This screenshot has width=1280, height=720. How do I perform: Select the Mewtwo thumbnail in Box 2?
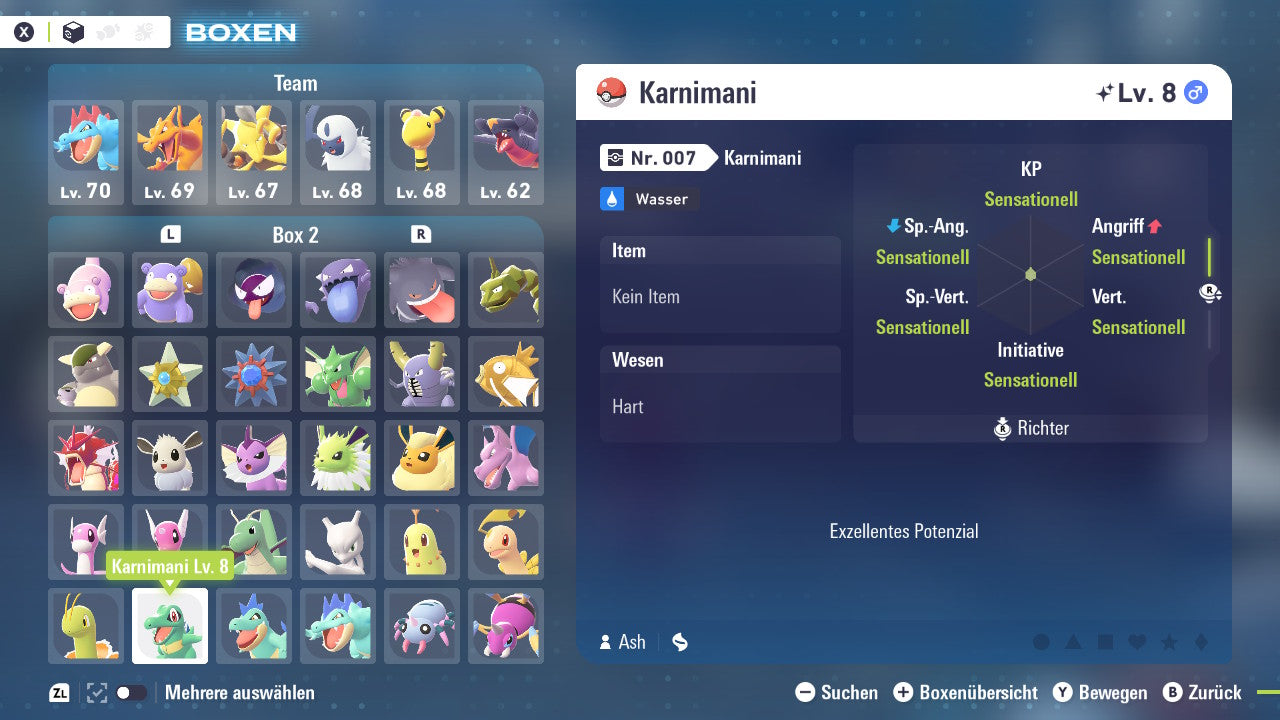tap(338, 542)
